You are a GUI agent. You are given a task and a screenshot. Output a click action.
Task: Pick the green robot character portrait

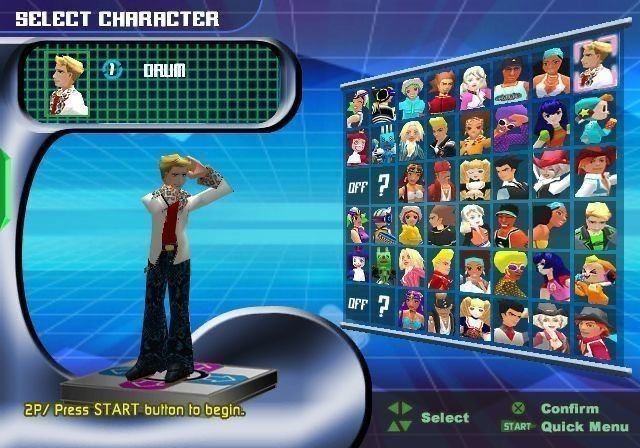click(385, 268)
